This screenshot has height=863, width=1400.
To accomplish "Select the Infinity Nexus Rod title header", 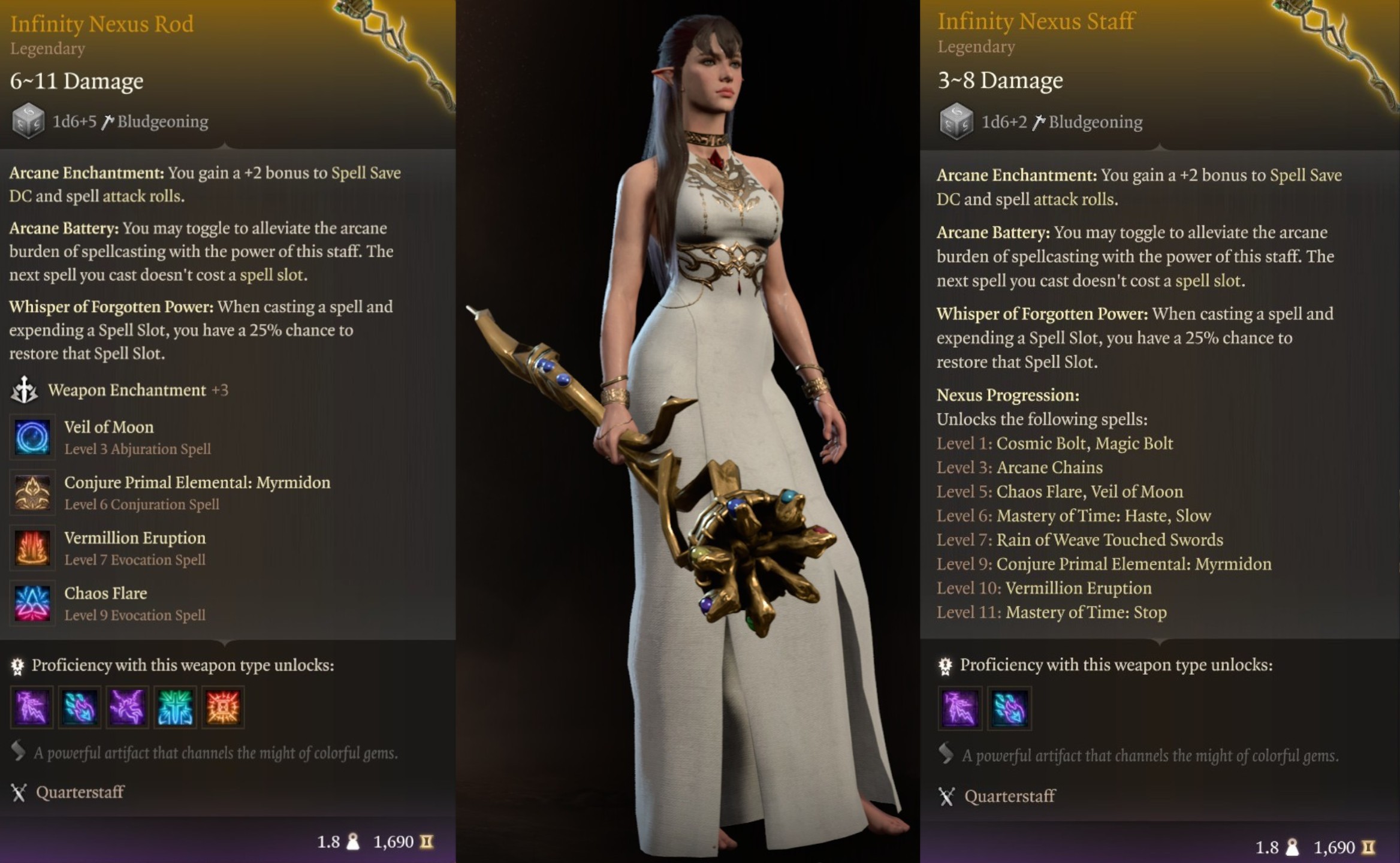I will (x=102, y=24).
